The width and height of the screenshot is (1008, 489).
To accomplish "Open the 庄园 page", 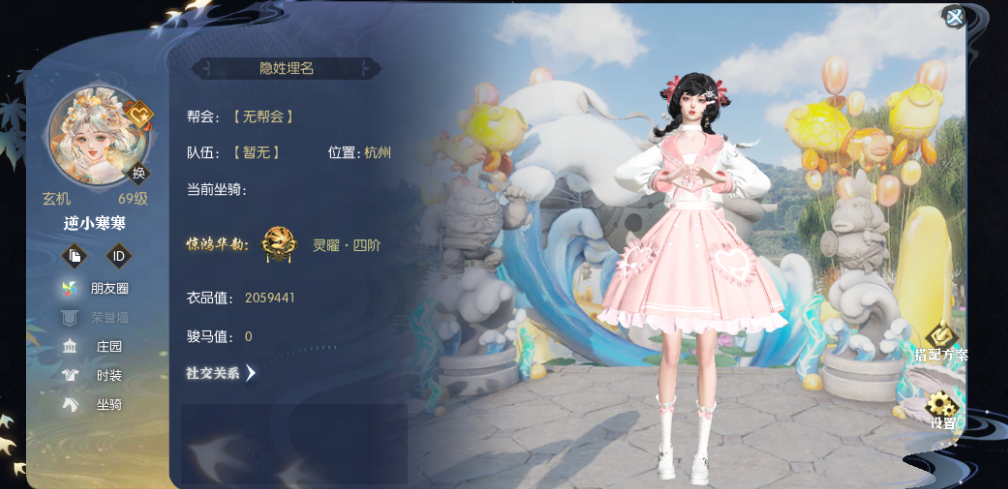I will tap(98, 346).
